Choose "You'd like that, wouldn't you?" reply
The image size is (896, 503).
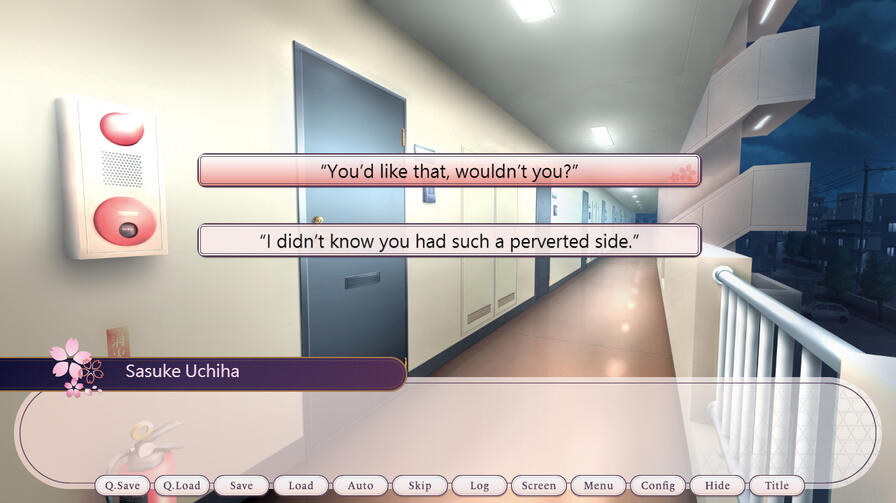click(x=448, y=170)
